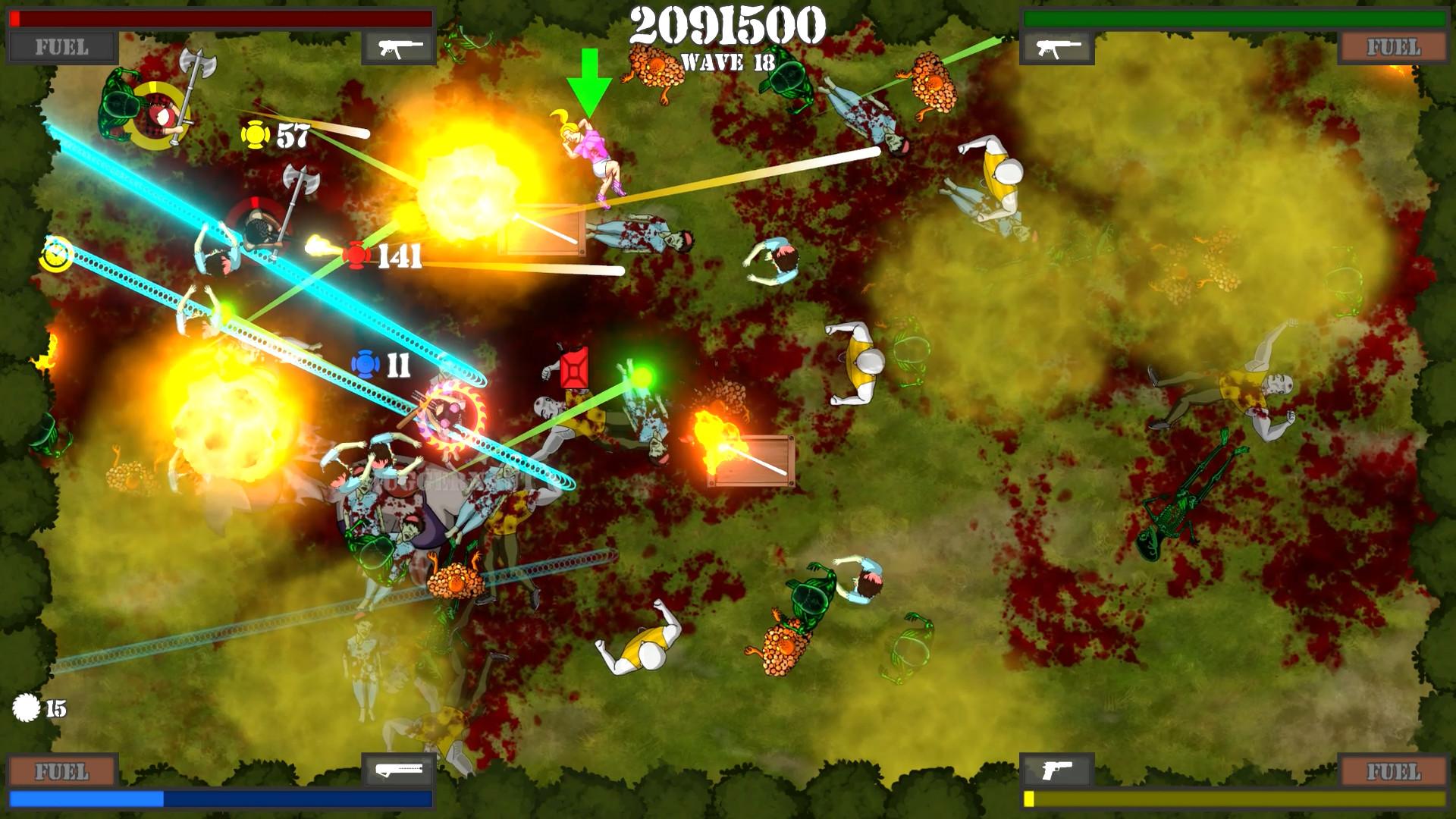This screenshot has width=1456, height=819.
Task: Click the FUEL indicator below the green bar
Action: (x=1393, y=48)
